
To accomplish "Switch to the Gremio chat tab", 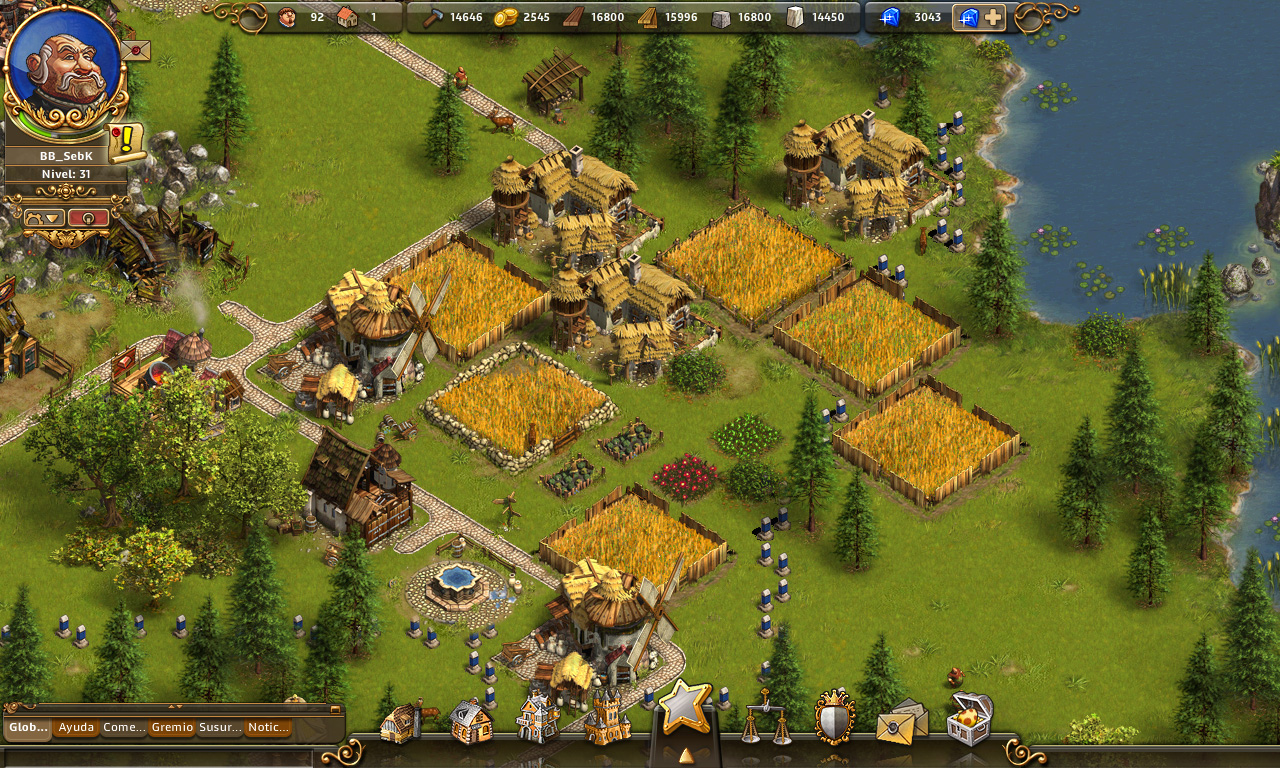I will pos(172,728).
